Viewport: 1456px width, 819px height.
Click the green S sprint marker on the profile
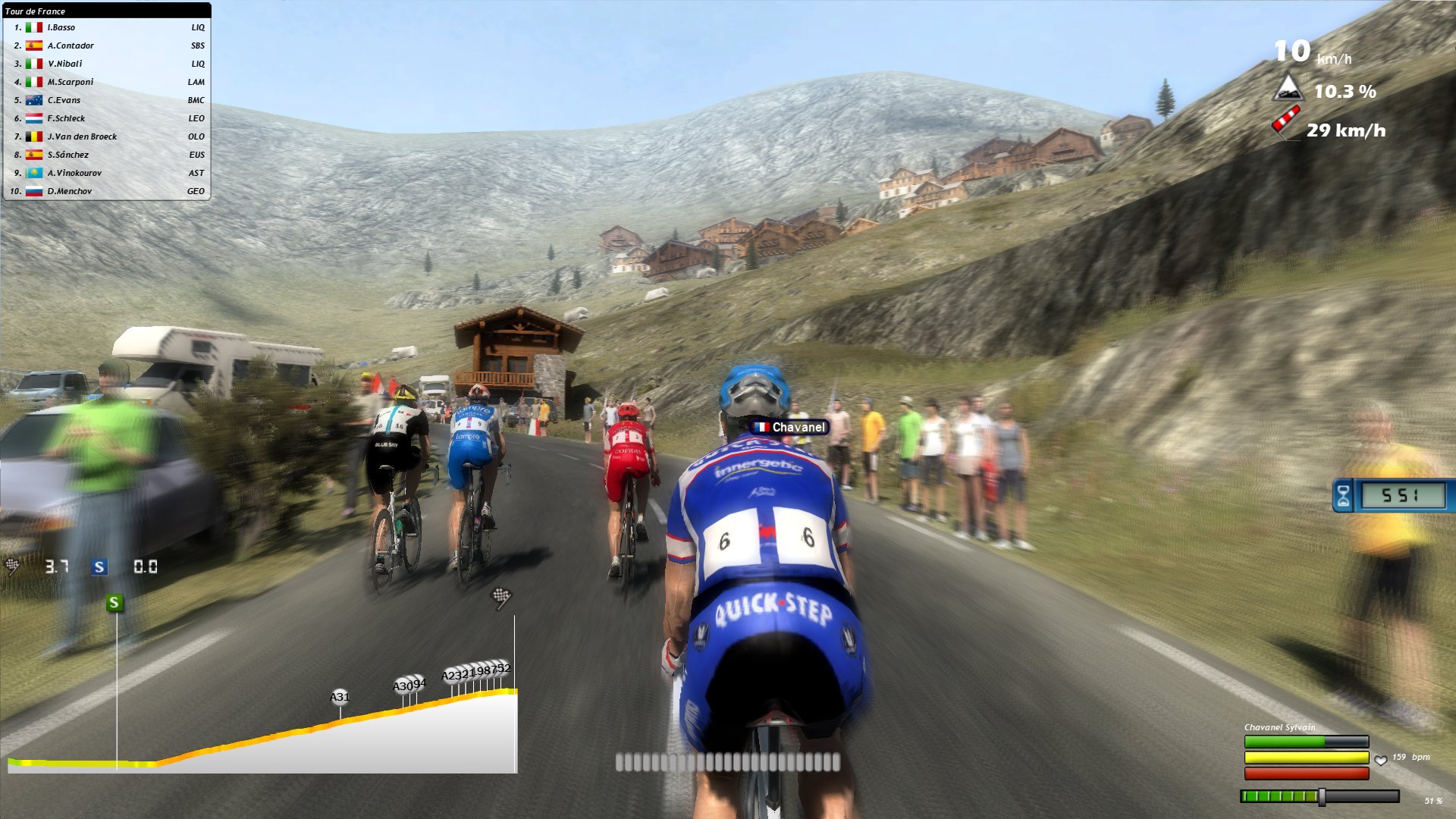(x=115, y=603)
